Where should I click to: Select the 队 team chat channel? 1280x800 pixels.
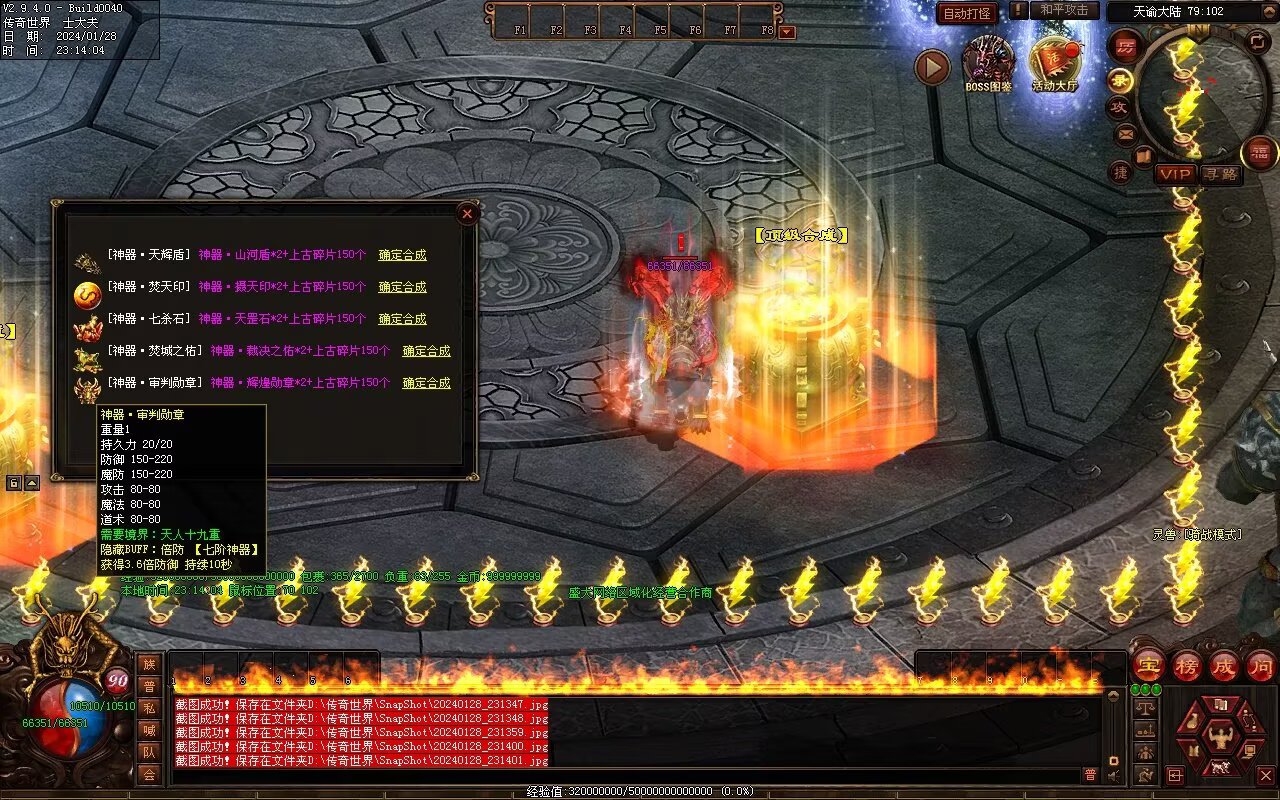149,752
